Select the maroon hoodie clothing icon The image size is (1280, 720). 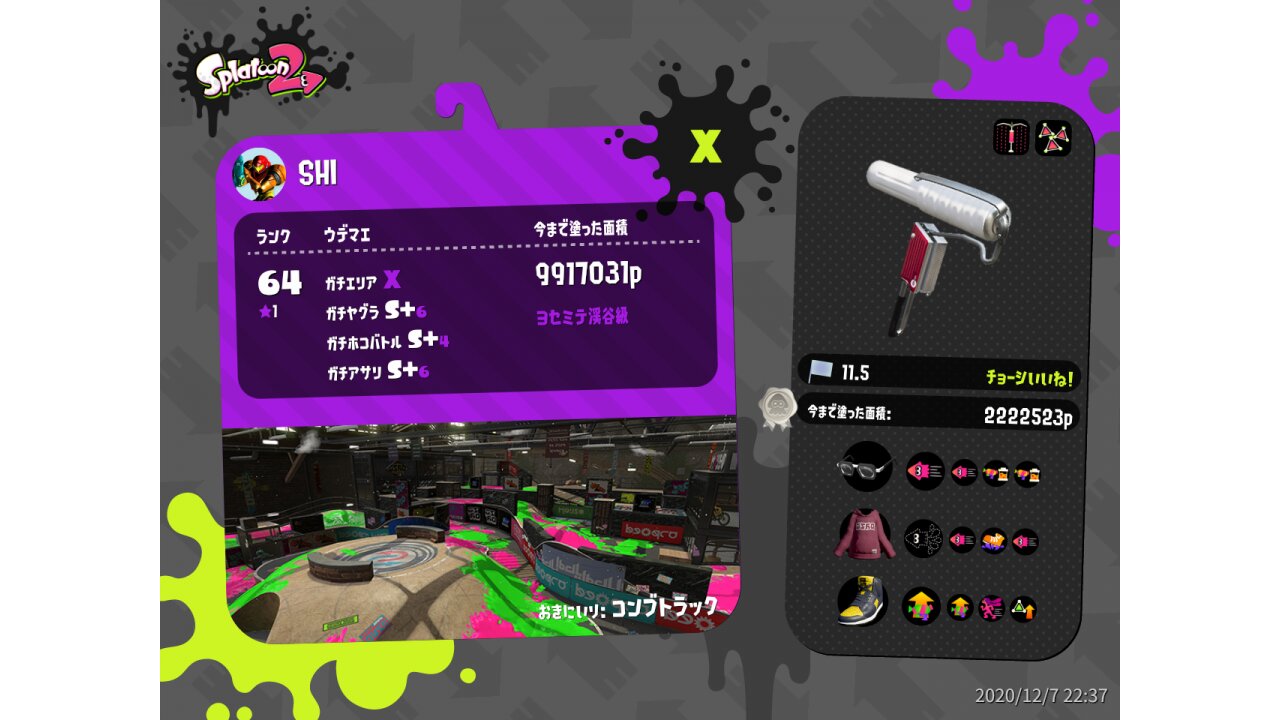point(862,537)
